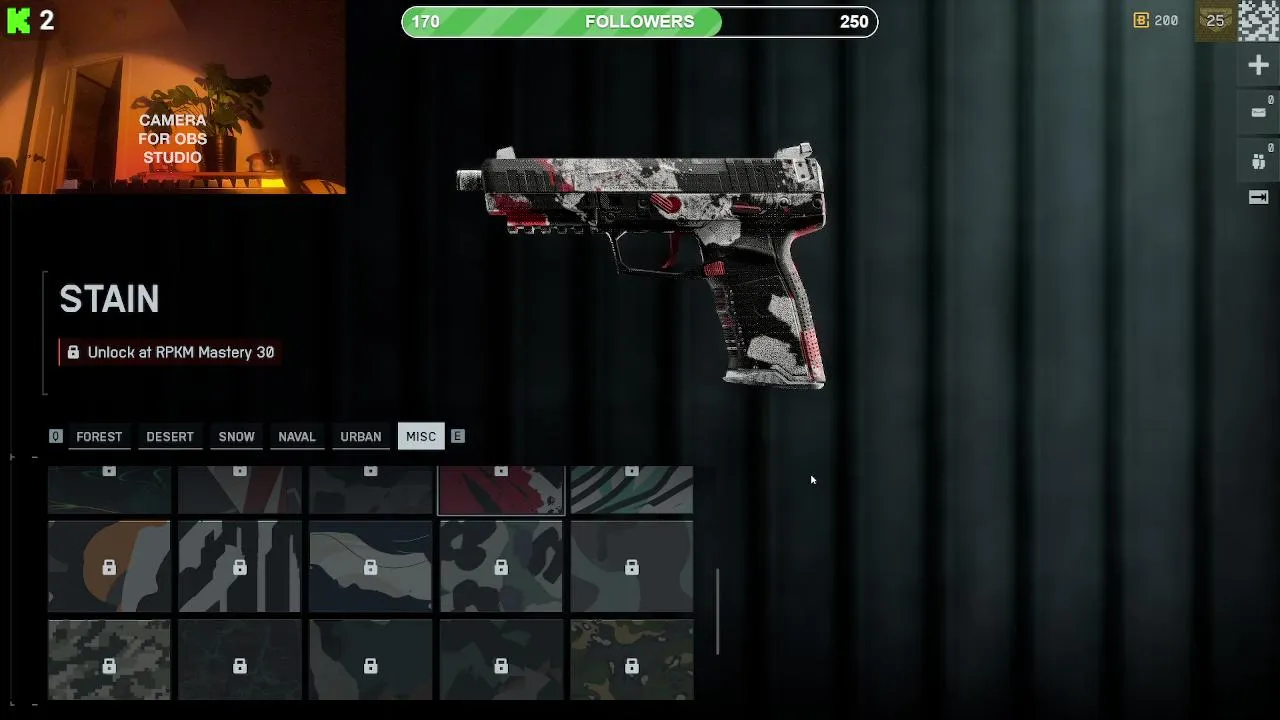
Task: Open the rank 25 player card
Action: pos(1216,21)
